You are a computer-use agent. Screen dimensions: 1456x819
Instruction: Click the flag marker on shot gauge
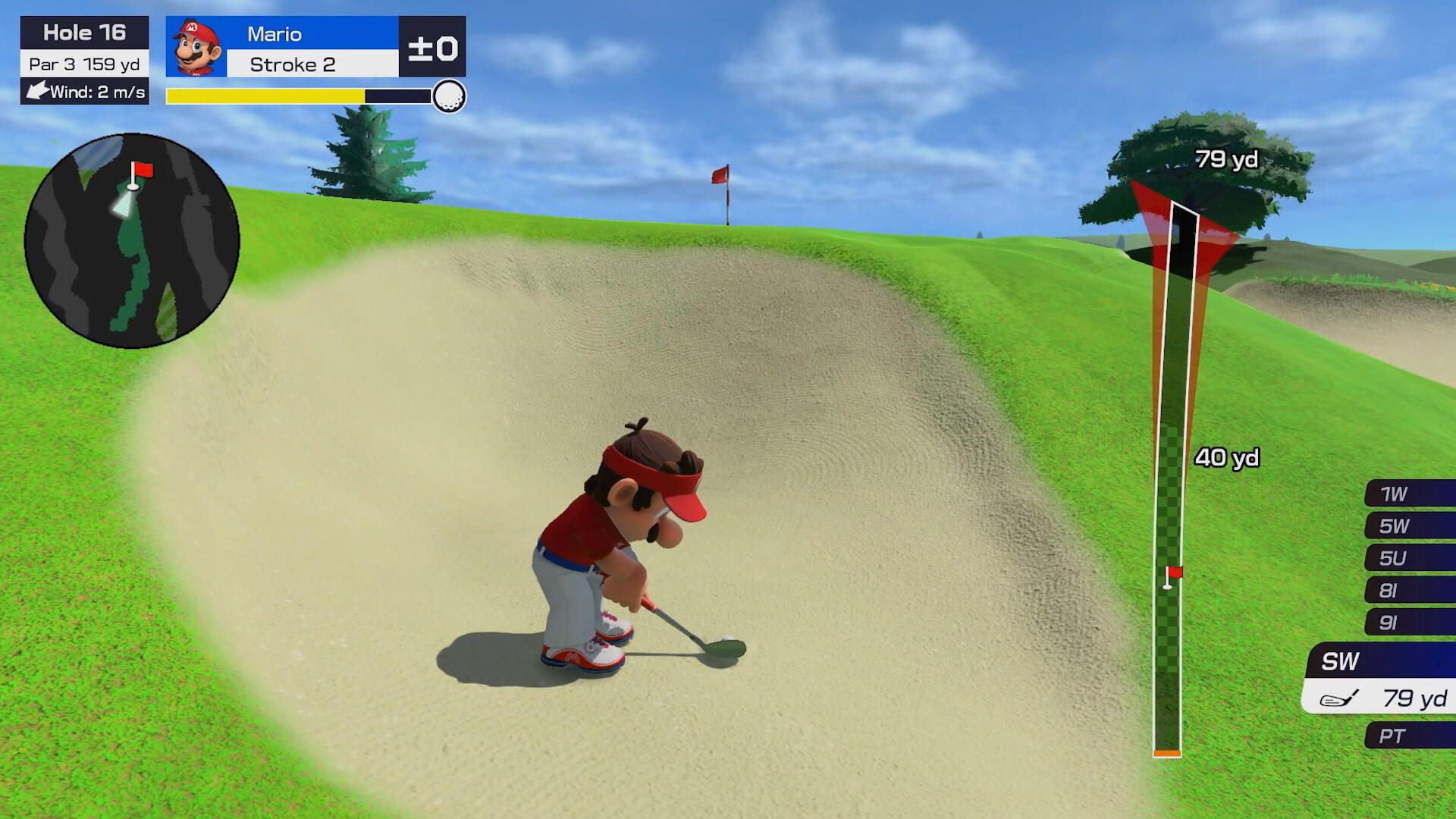1172,576
